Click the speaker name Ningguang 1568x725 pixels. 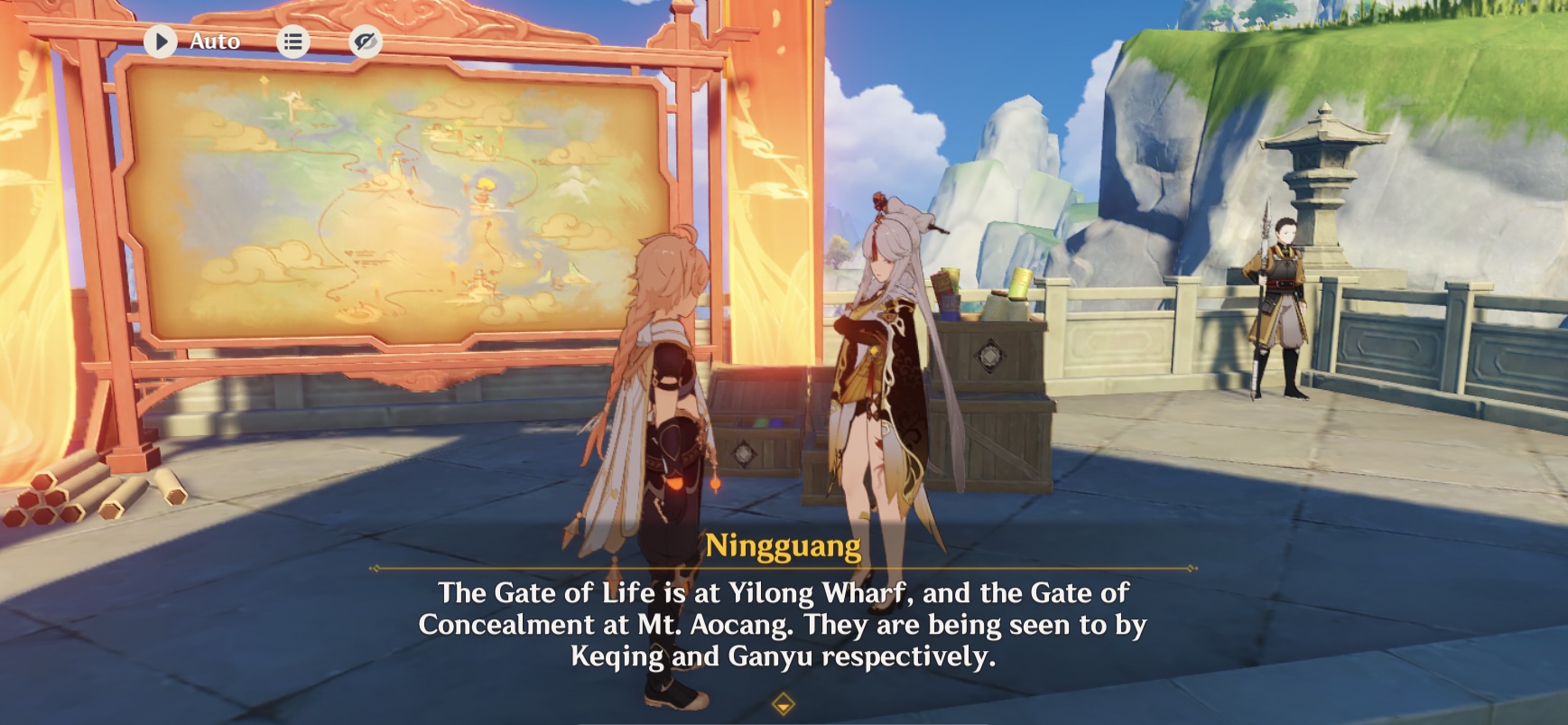coord(784,543)
